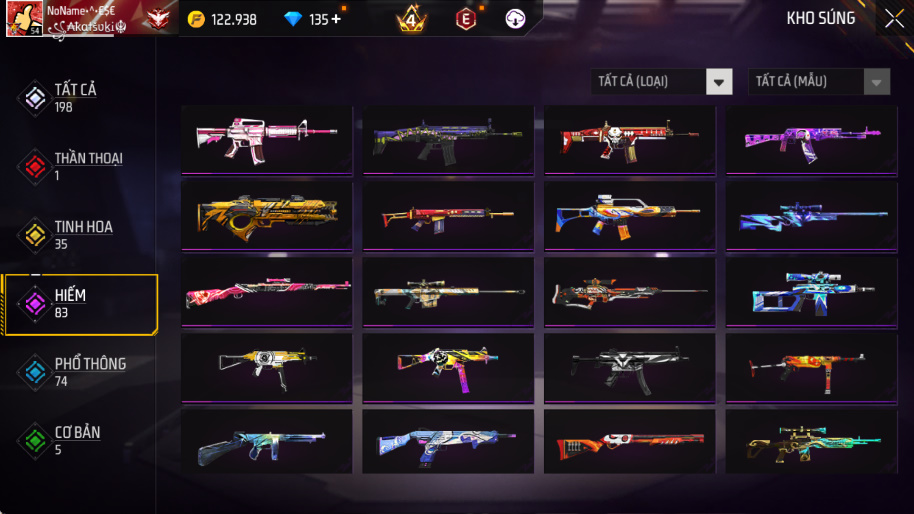Add more diamonds with the plus button
This screenshot has height=514, width=914.
pos(336,19)
